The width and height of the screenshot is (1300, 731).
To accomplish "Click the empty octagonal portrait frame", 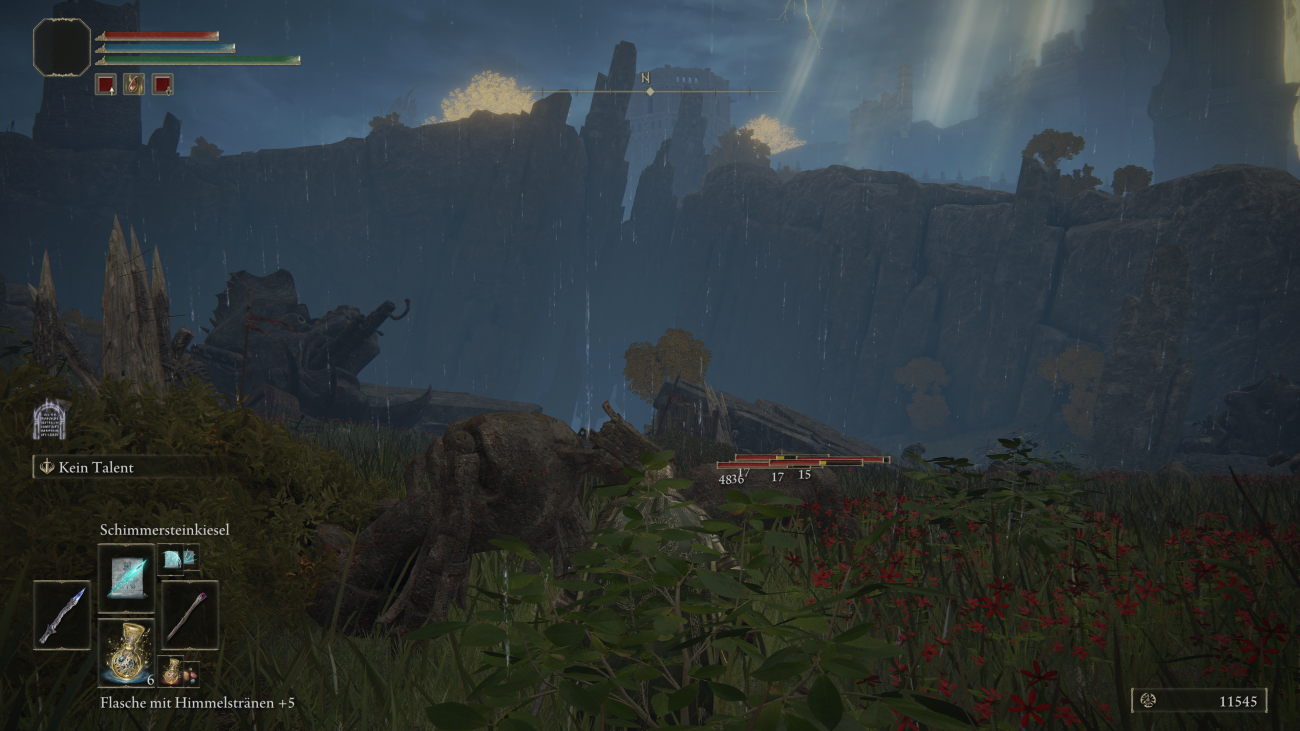I will pyautogui.click(x=62, y=47).
